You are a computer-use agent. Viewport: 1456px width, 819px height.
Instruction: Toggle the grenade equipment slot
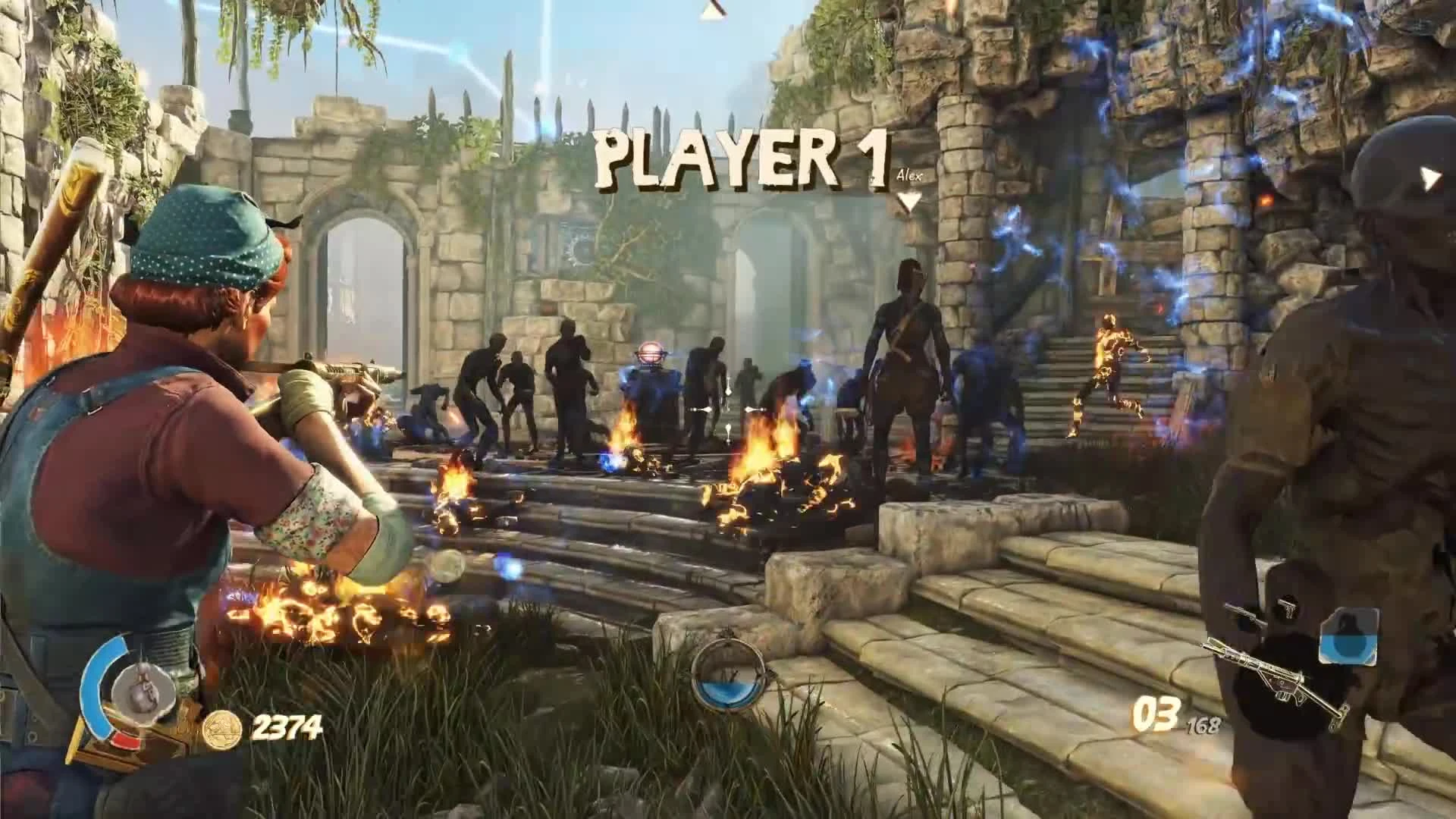(x=1348, y=635)
